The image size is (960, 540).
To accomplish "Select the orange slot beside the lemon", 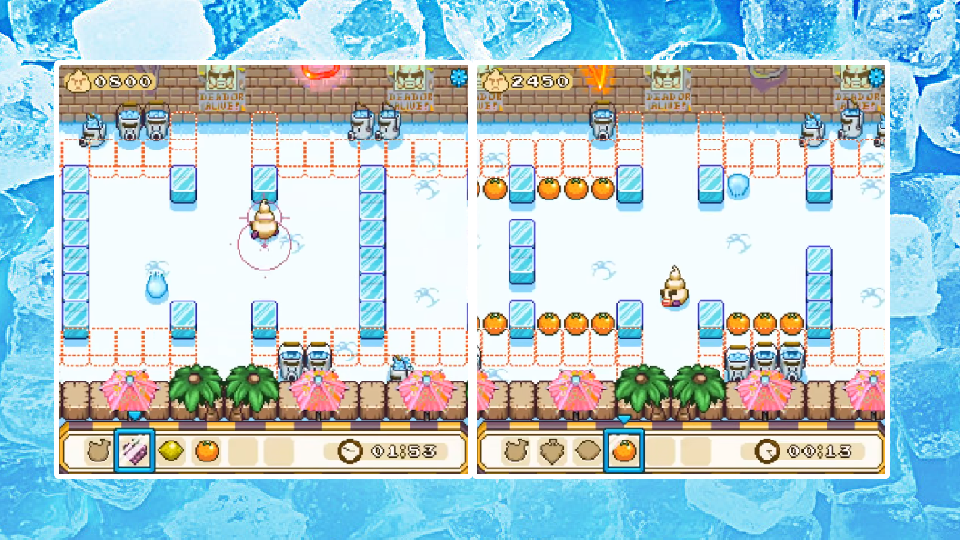I will pos(206,451).
